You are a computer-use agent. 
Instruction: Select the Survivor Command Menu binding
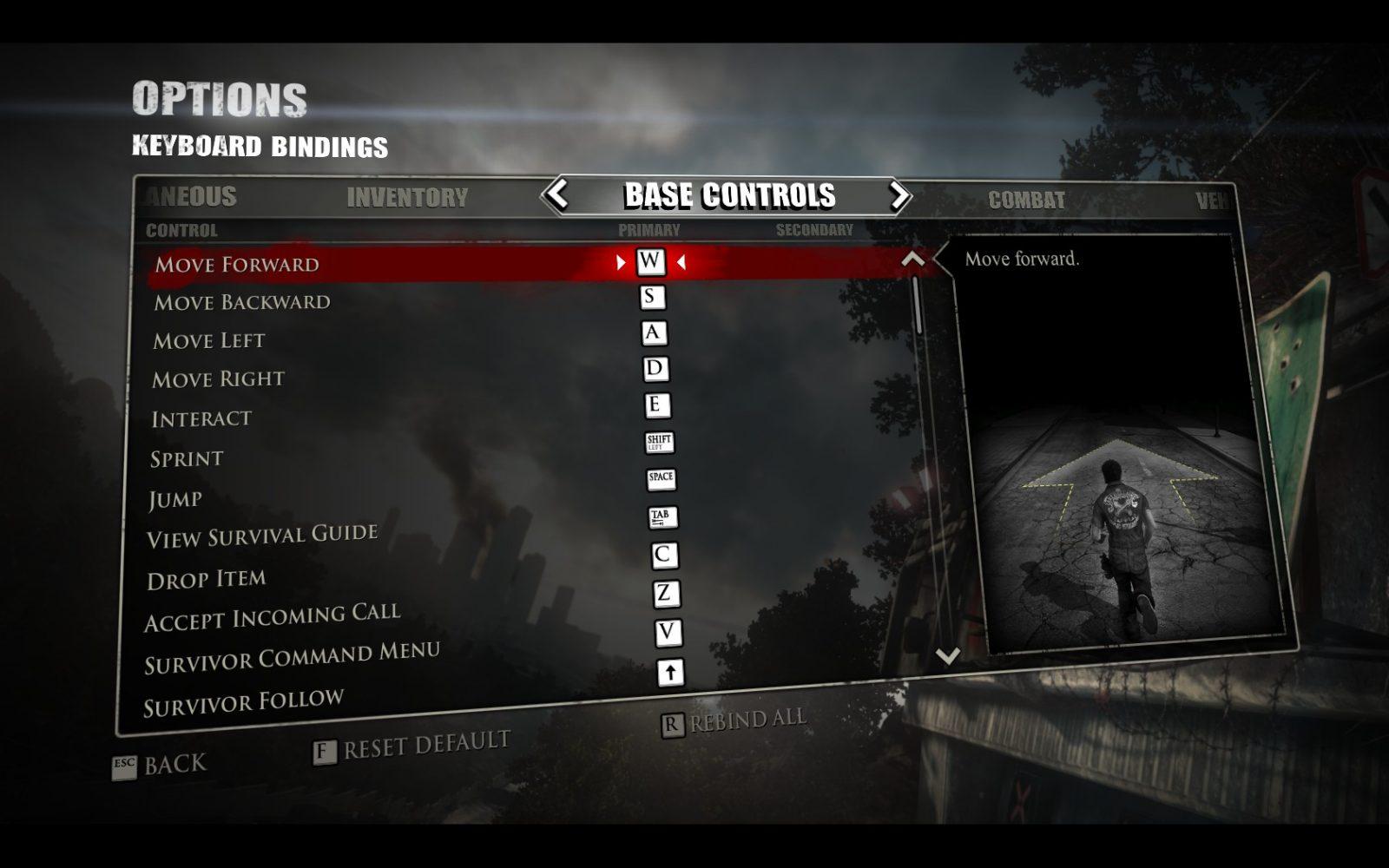pyautogui.click(x=292, y=658)
